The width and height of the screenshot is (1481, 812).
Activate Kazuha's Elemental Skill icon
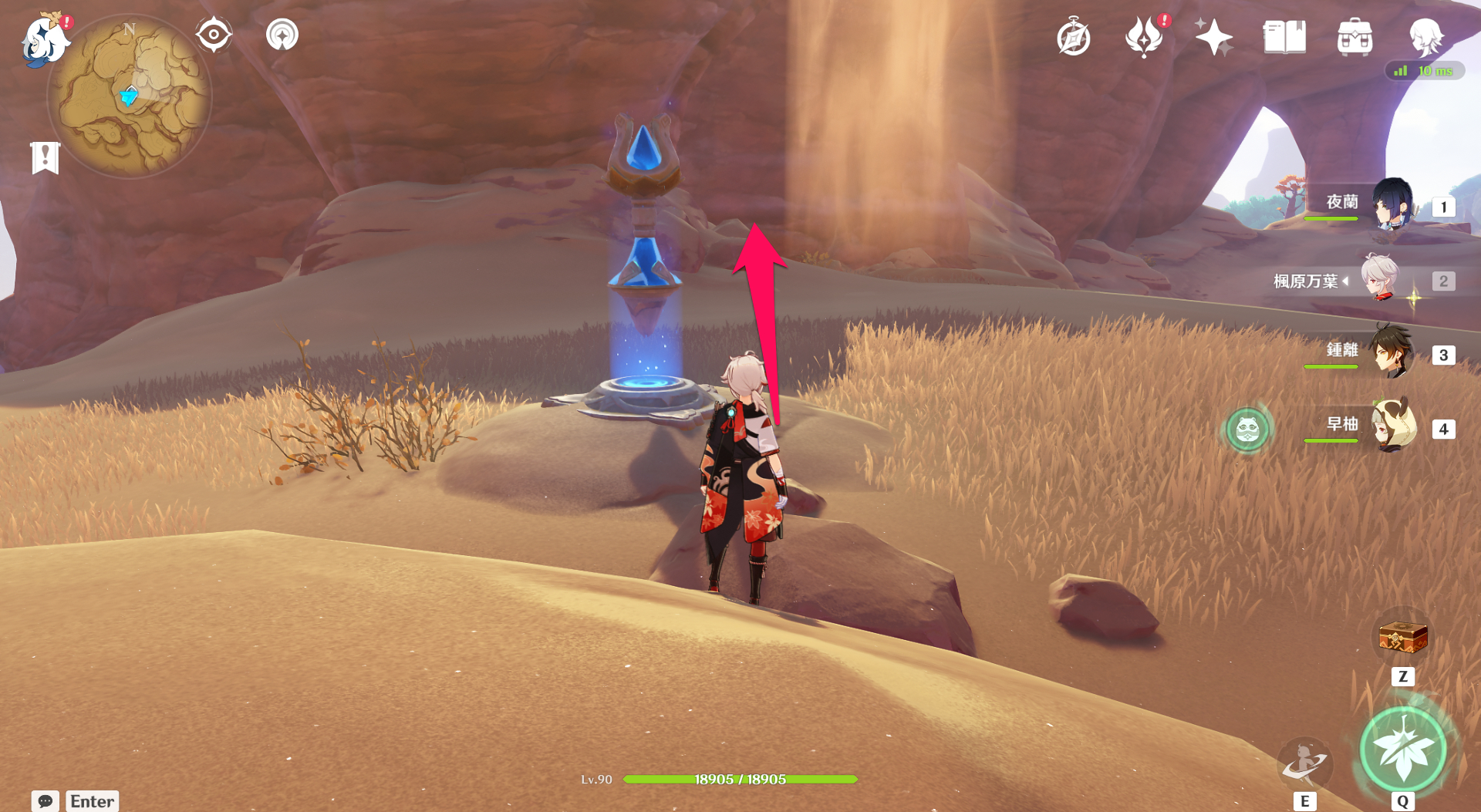[x=1304, y=763]
